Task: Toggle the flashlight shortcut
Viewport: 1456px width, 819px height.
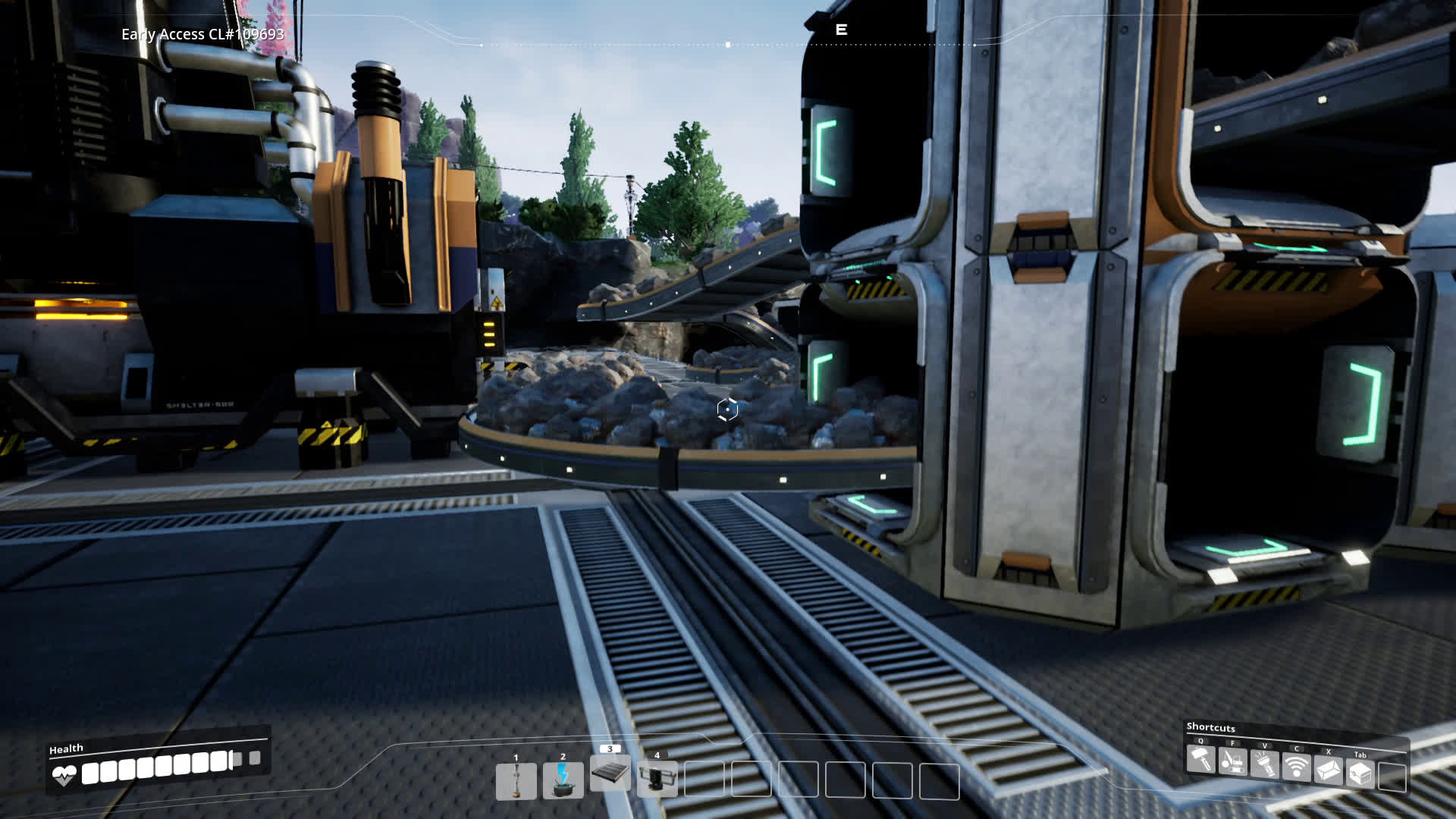Action: click(1265, 764)
